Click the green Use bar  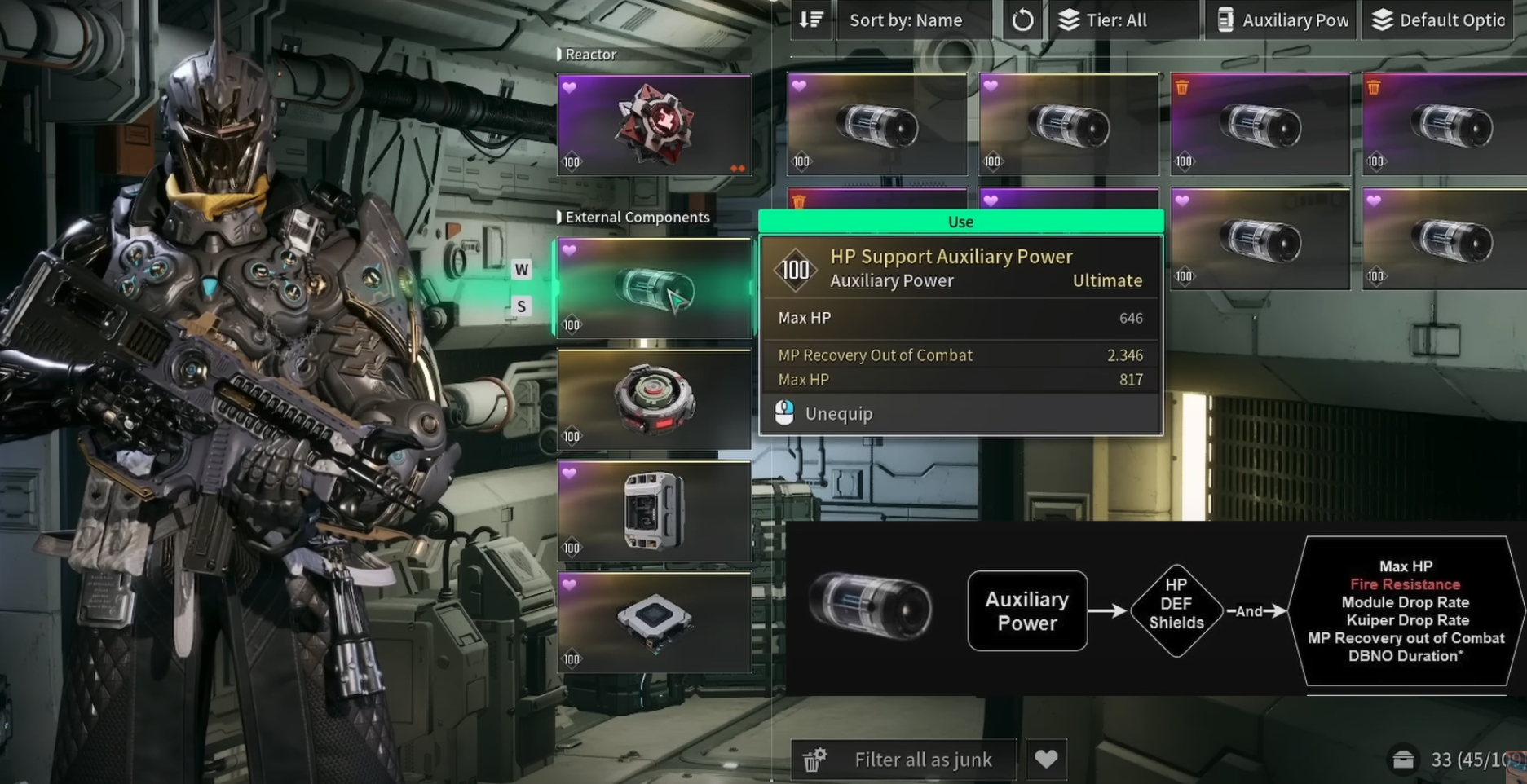click(960, 222)
